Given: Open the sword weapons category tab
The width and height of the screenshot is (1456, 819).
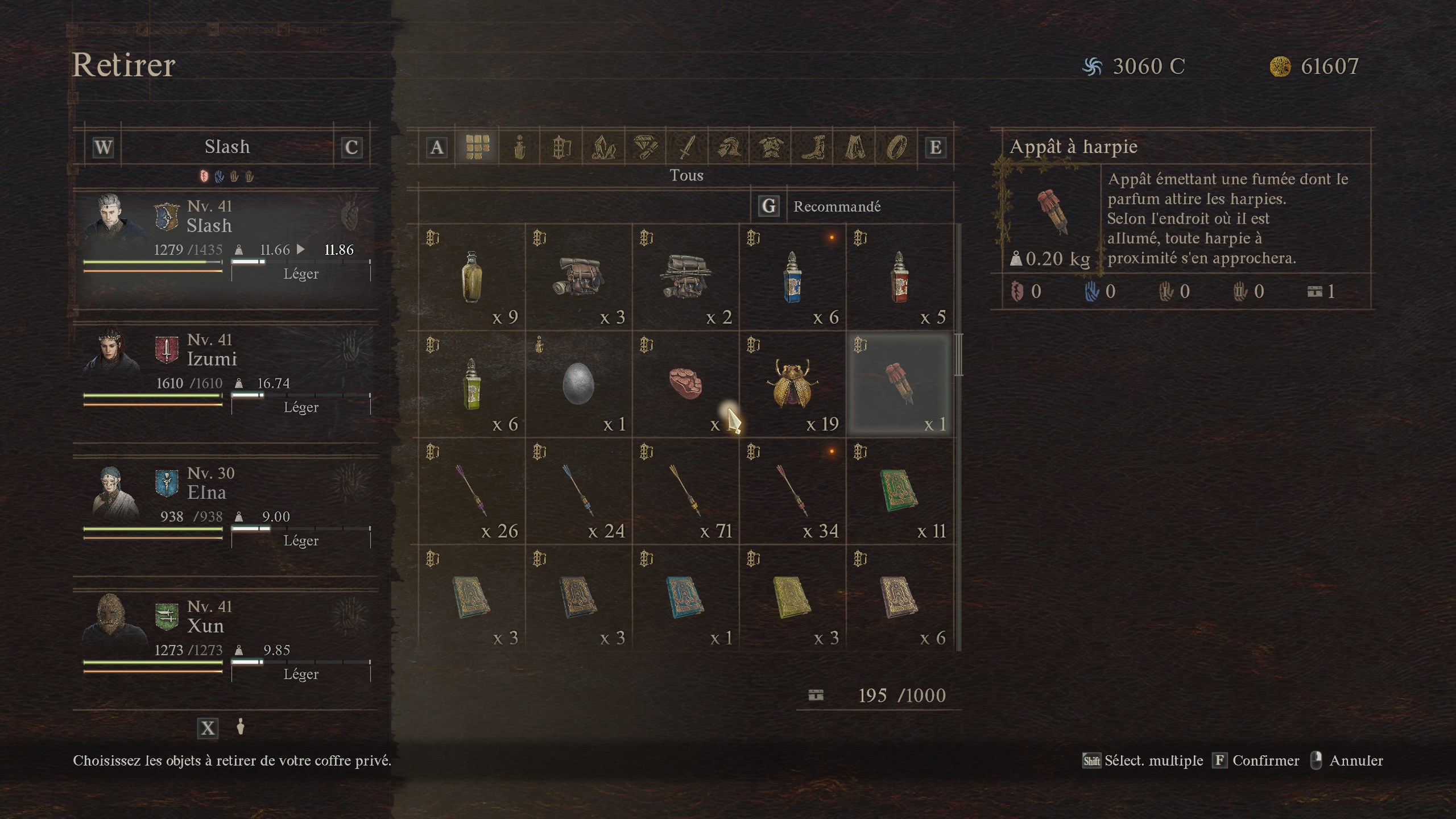Looking at the screenshot, I should 687,147.
